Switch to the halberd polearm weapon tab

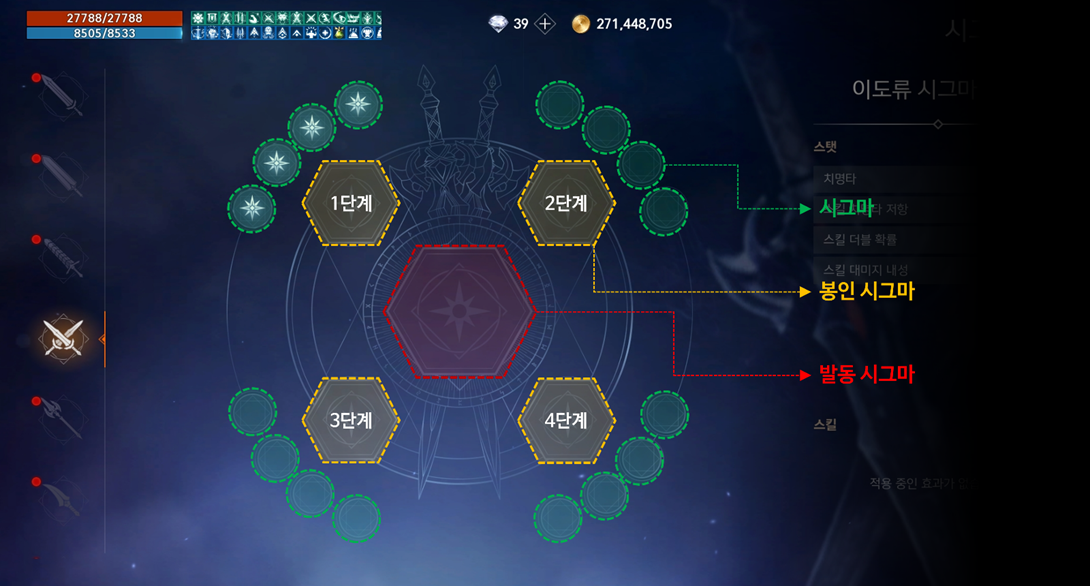(x=63, y=418)
